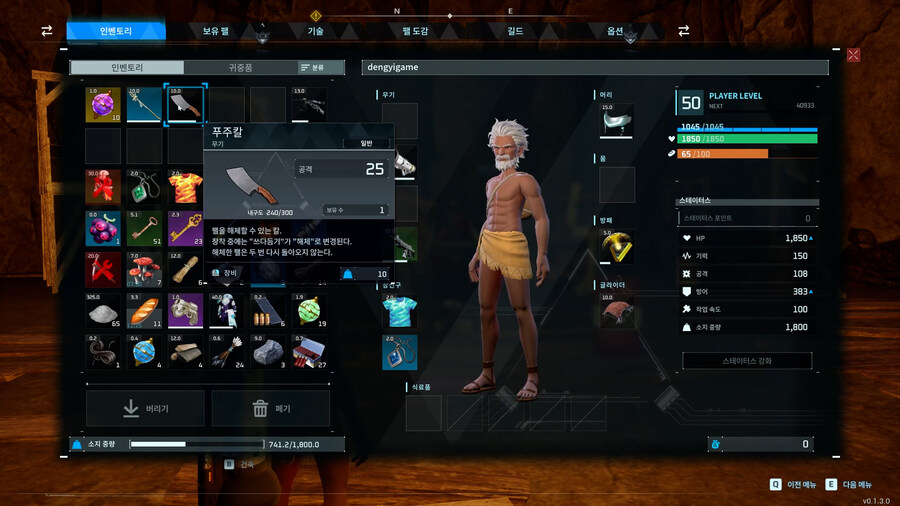Open the 기술 tab
The width and height of the screenshot is (900, 506).
coord(315,31)
